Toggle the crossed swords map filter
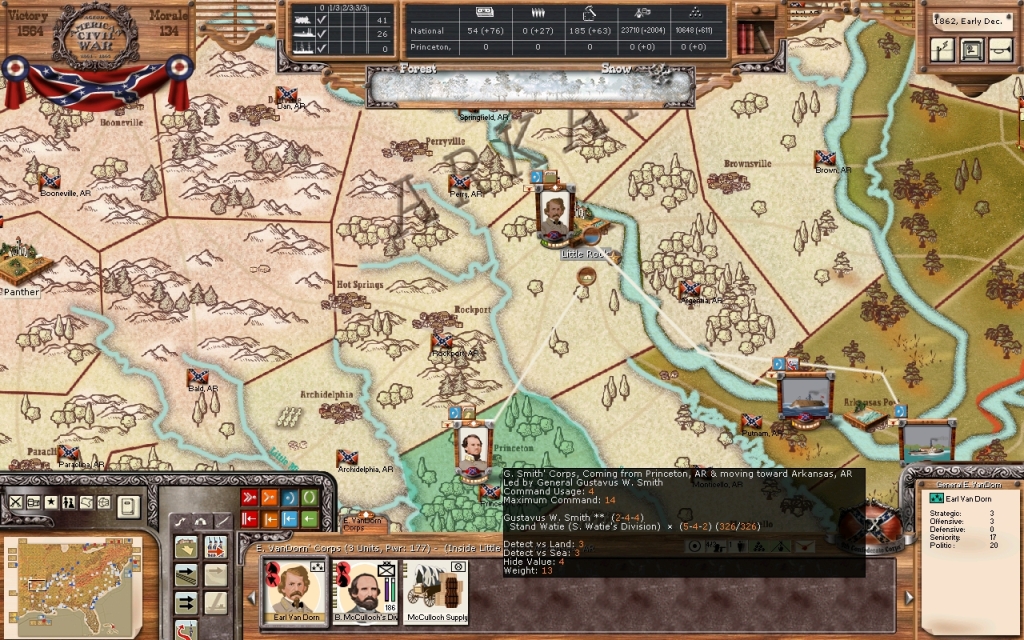1024x640 pixels. coord(16,502)
